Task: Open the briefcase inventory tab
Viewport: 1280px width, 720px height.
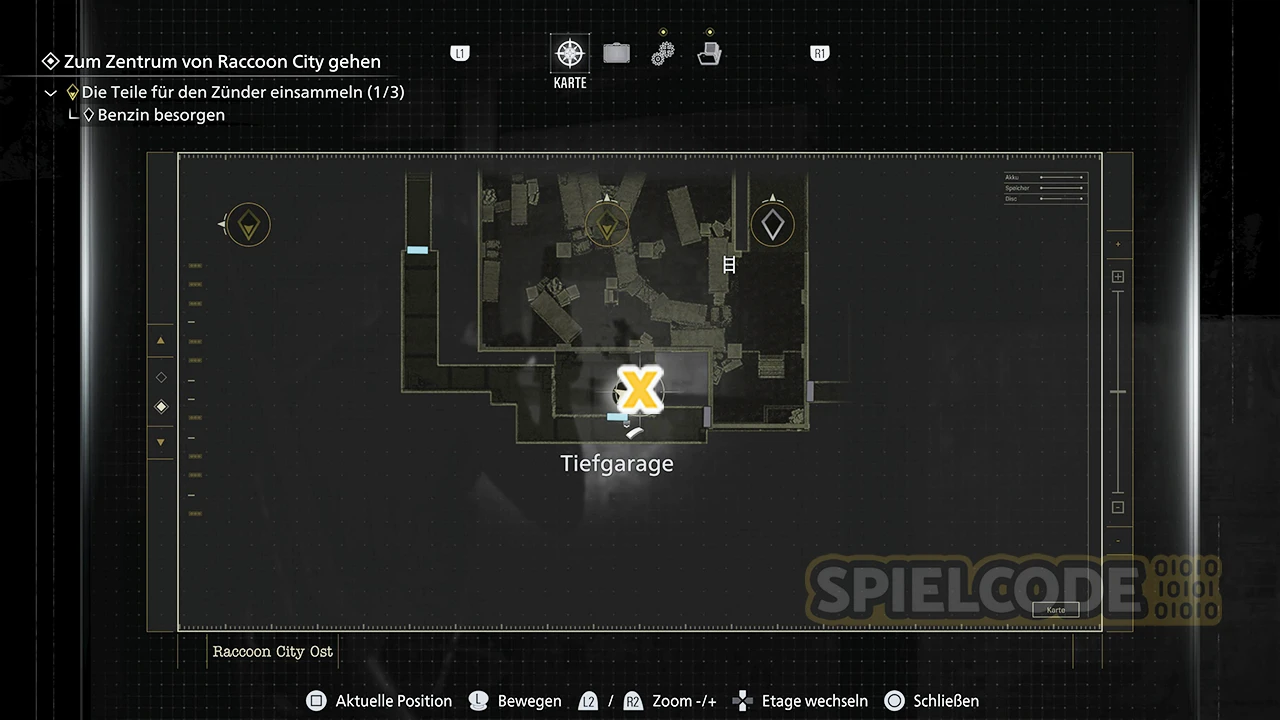Action: point(616,53)
